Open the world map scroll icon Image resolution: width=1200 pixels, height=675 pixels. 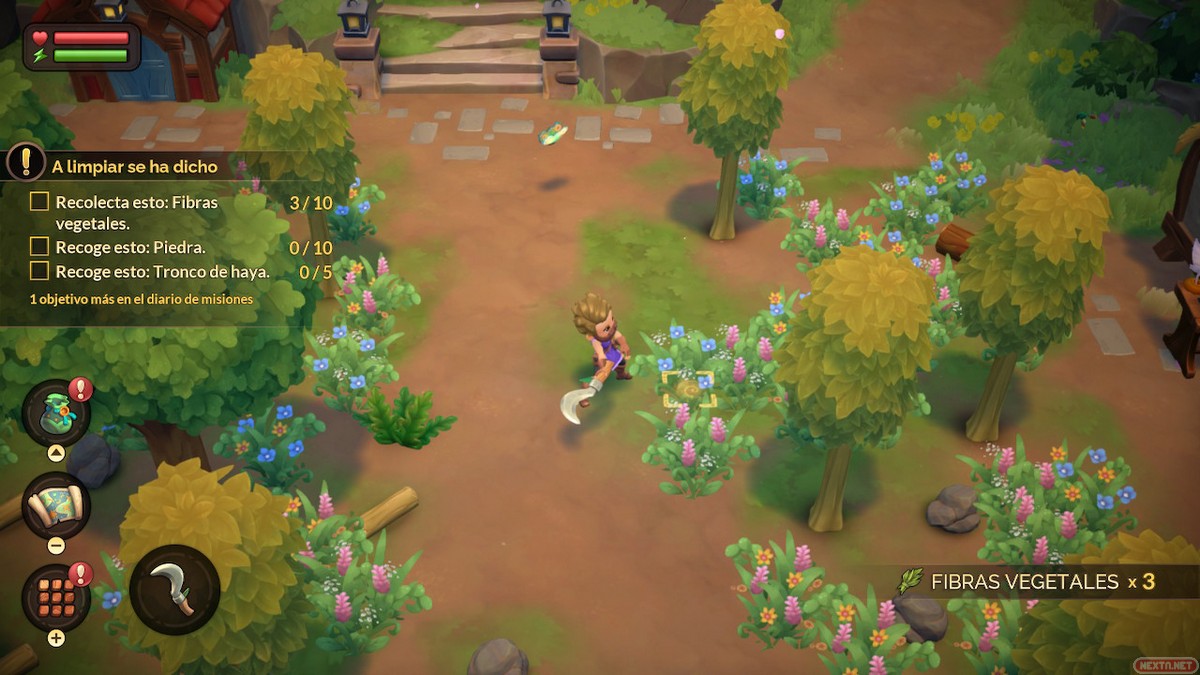(x=56, y=505)
